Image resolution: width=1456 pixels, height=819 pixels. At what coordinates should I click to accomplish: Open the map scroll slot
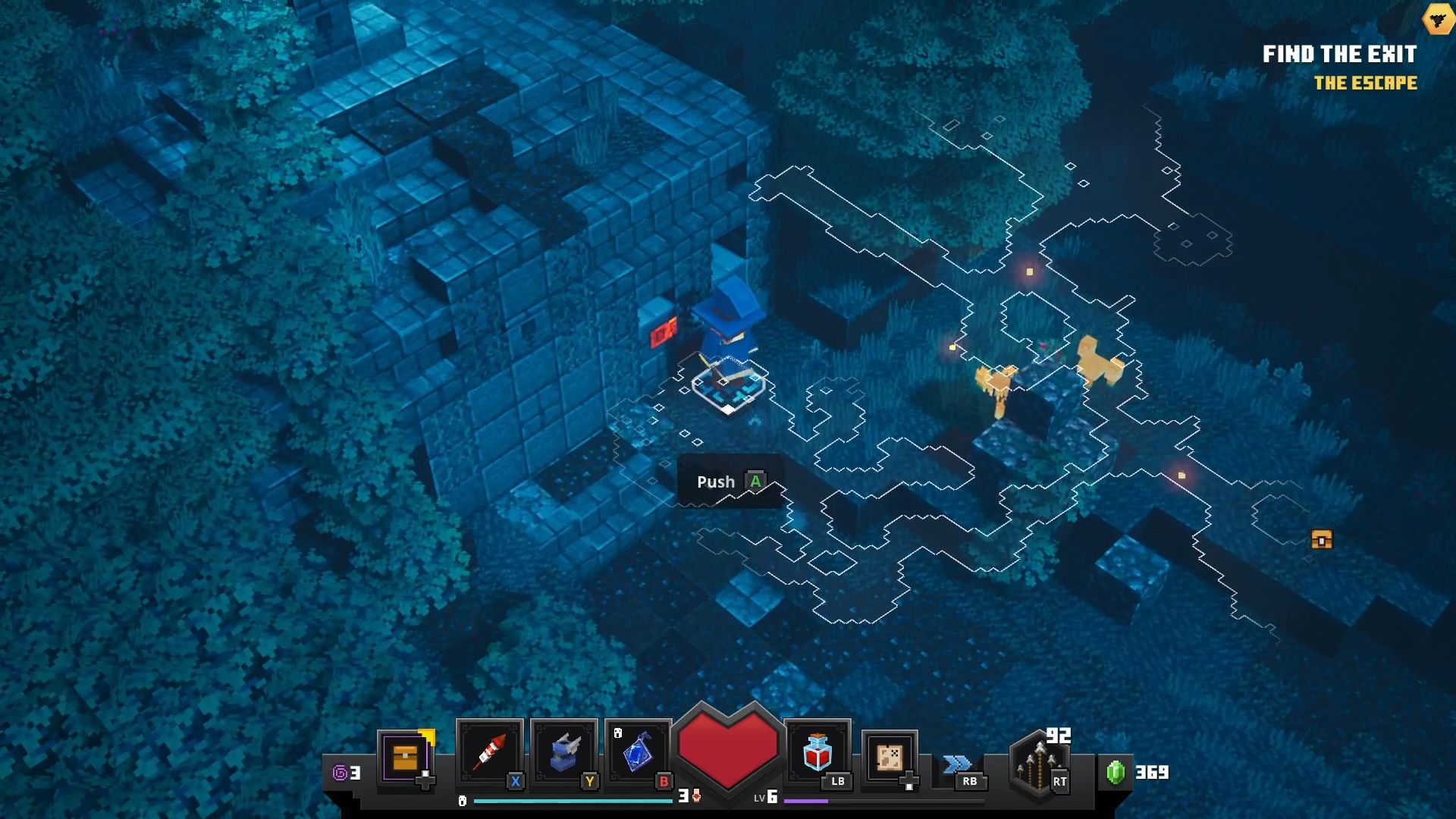point(890,758)
